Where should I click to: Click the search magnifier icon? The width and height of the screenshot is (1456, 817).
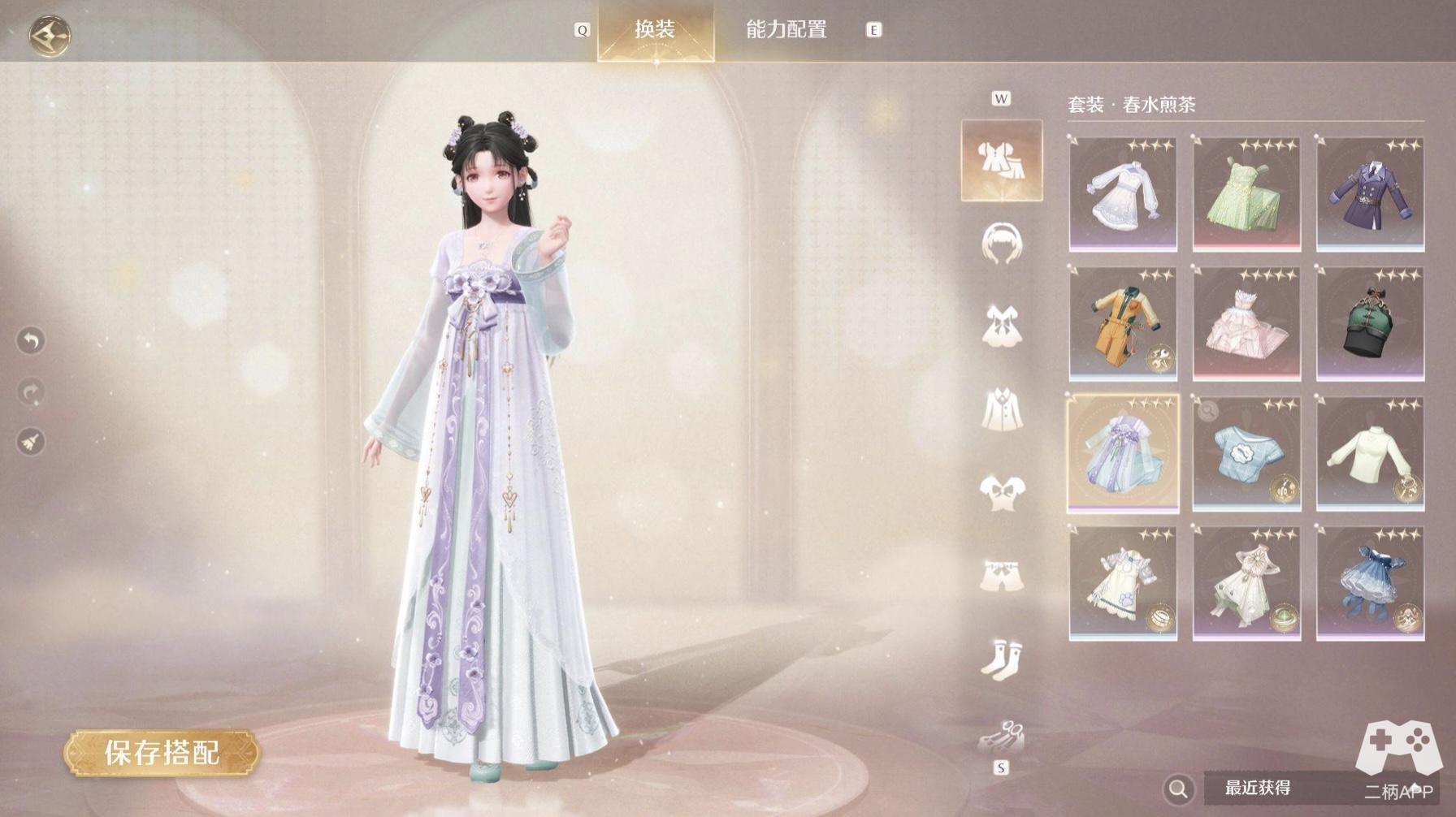pyautogui.click(x=1178, y=788)
